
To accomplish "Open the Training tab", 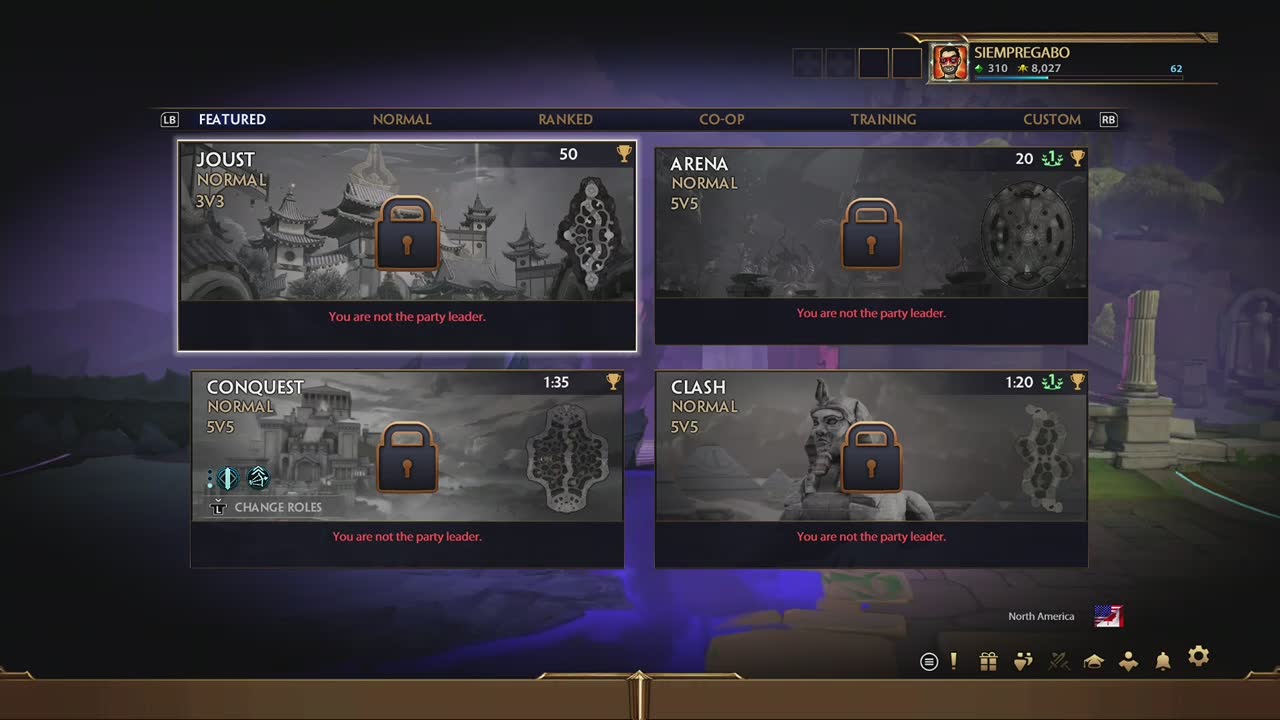I will point(883,119).
